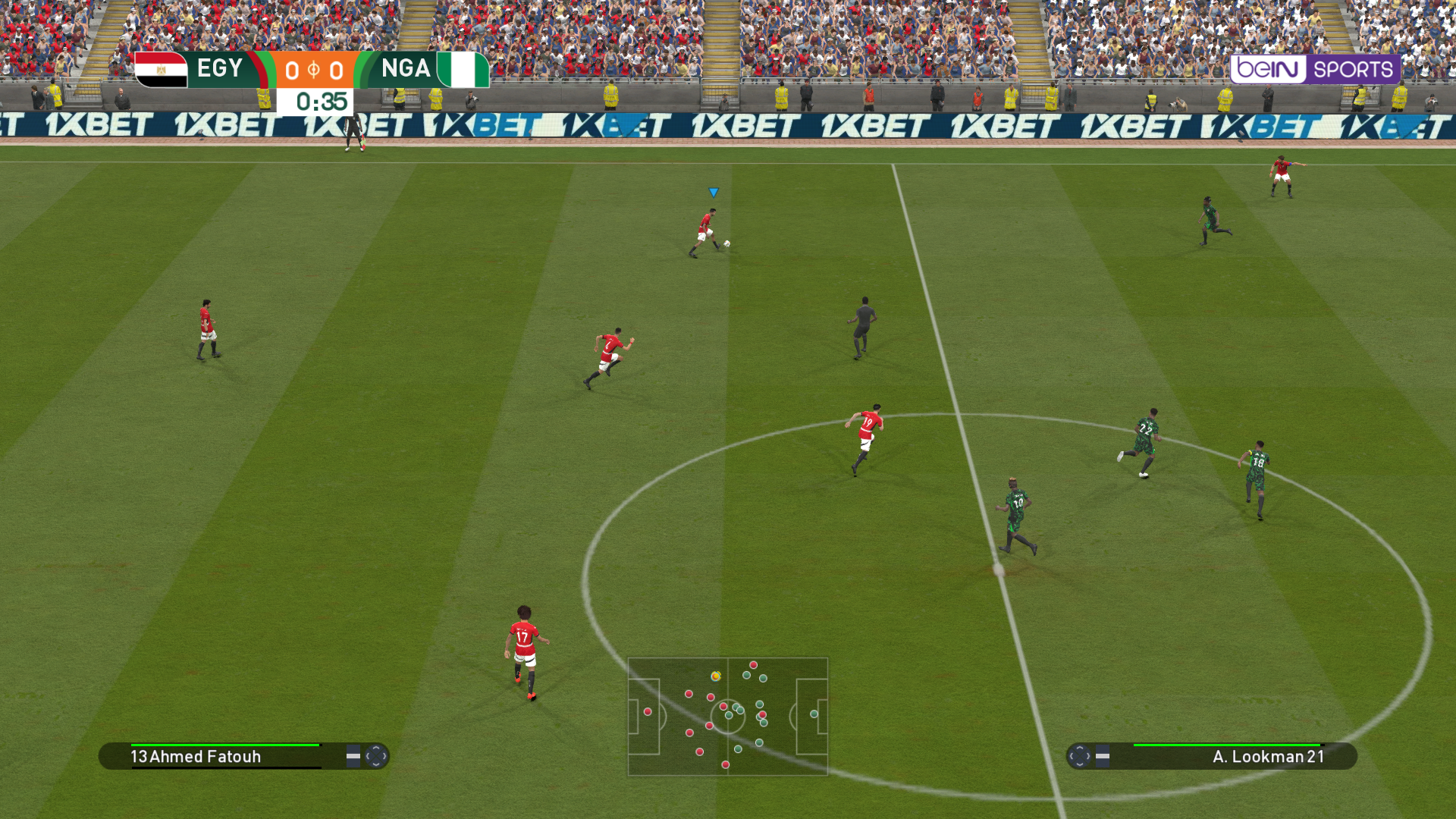Click the pitch radar minimap
The image size is (1456, 819).
coord(727,716)
